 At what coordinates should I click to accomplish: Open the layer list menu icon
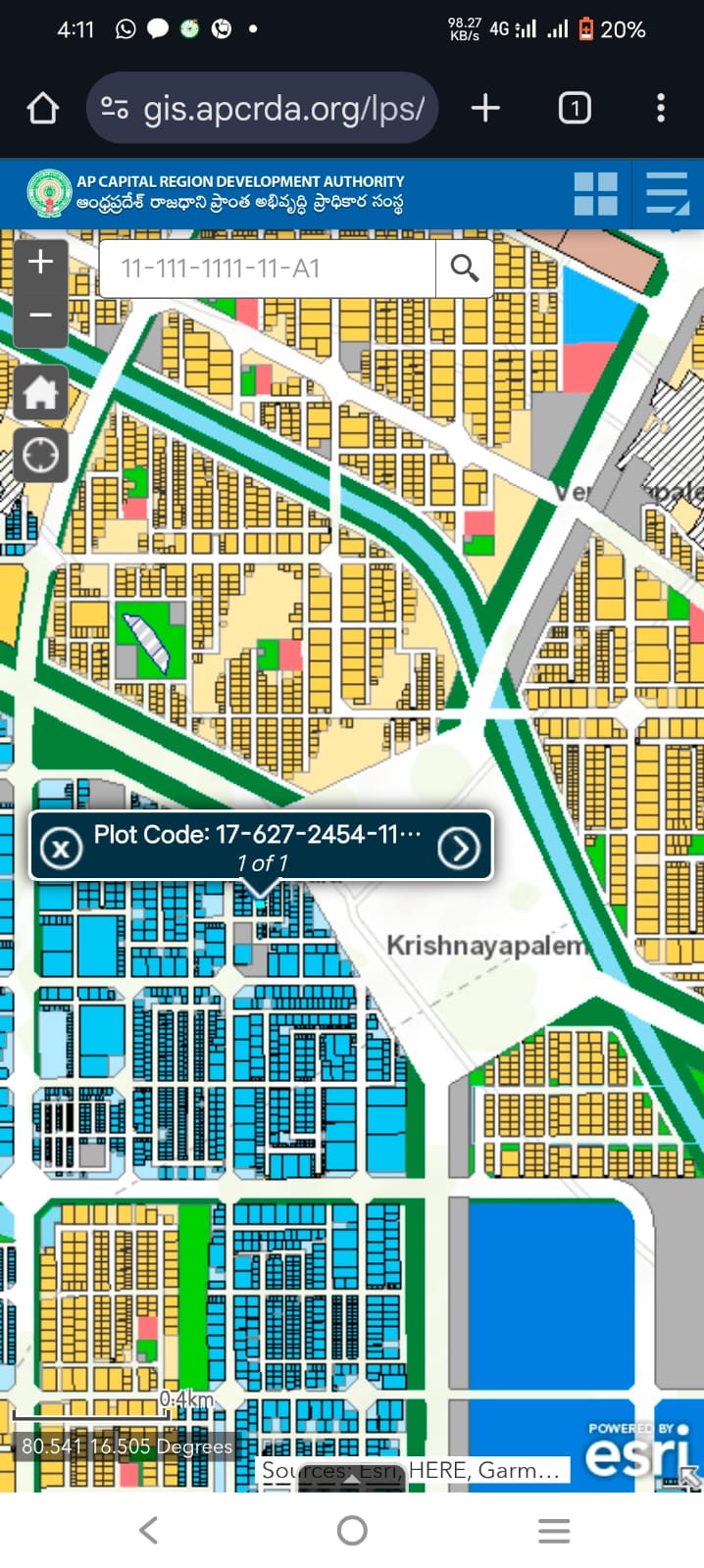[x=668, y=194]
